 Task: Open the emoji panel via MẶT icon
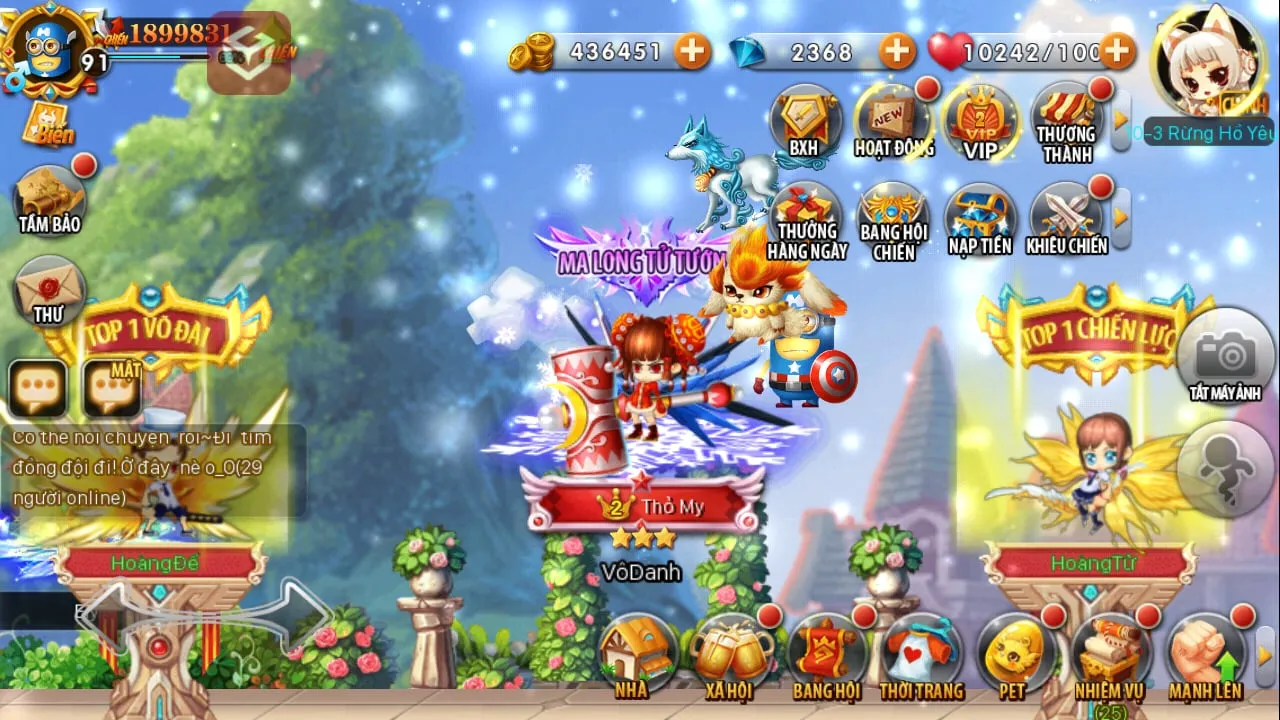[x=112, y=383]
